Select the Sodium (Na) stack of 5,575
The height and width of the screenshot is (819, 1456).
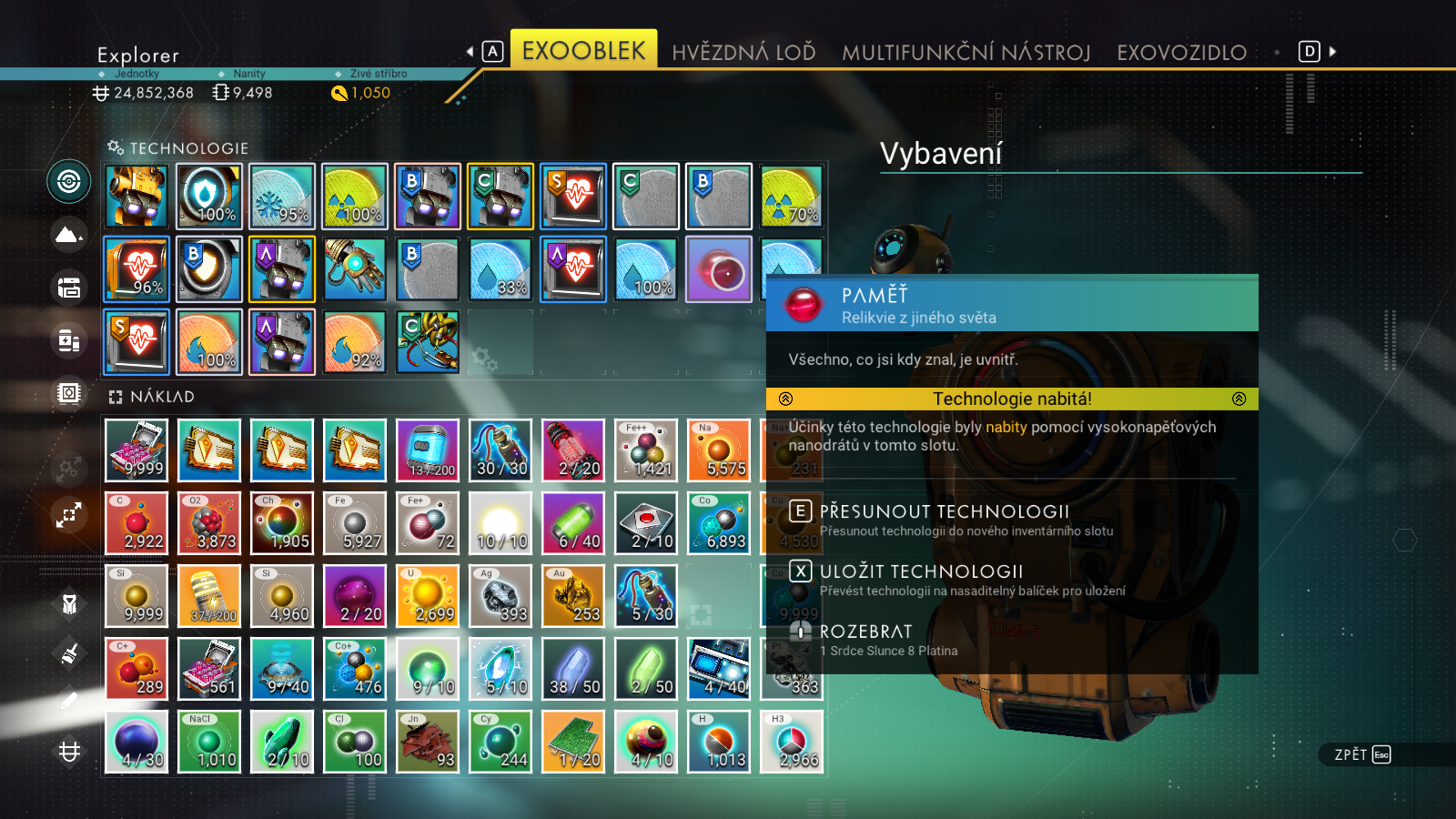click(719, 450)
